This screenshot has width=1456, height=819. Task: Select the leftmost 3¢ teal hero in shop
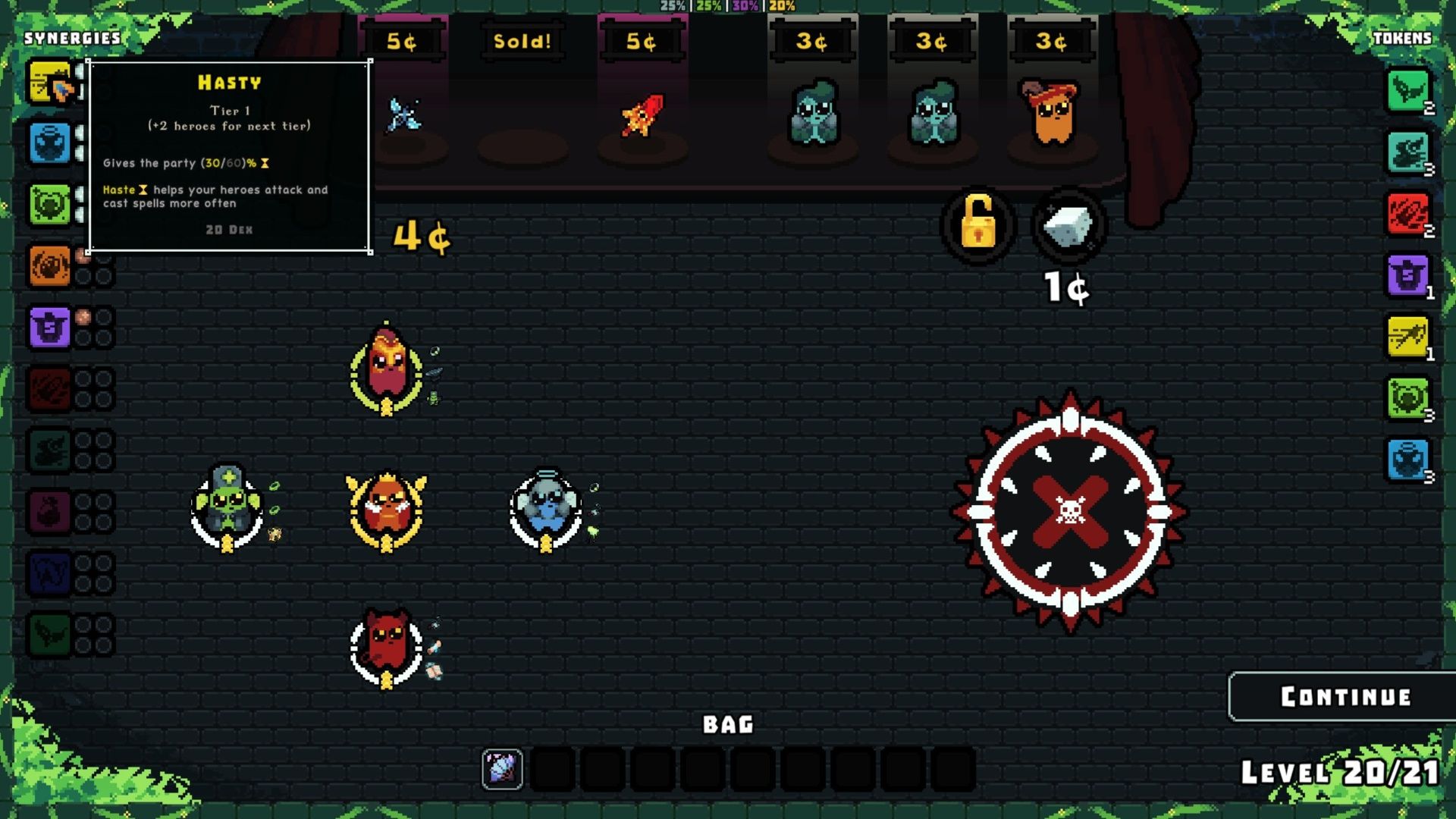(x=815, y=114)
